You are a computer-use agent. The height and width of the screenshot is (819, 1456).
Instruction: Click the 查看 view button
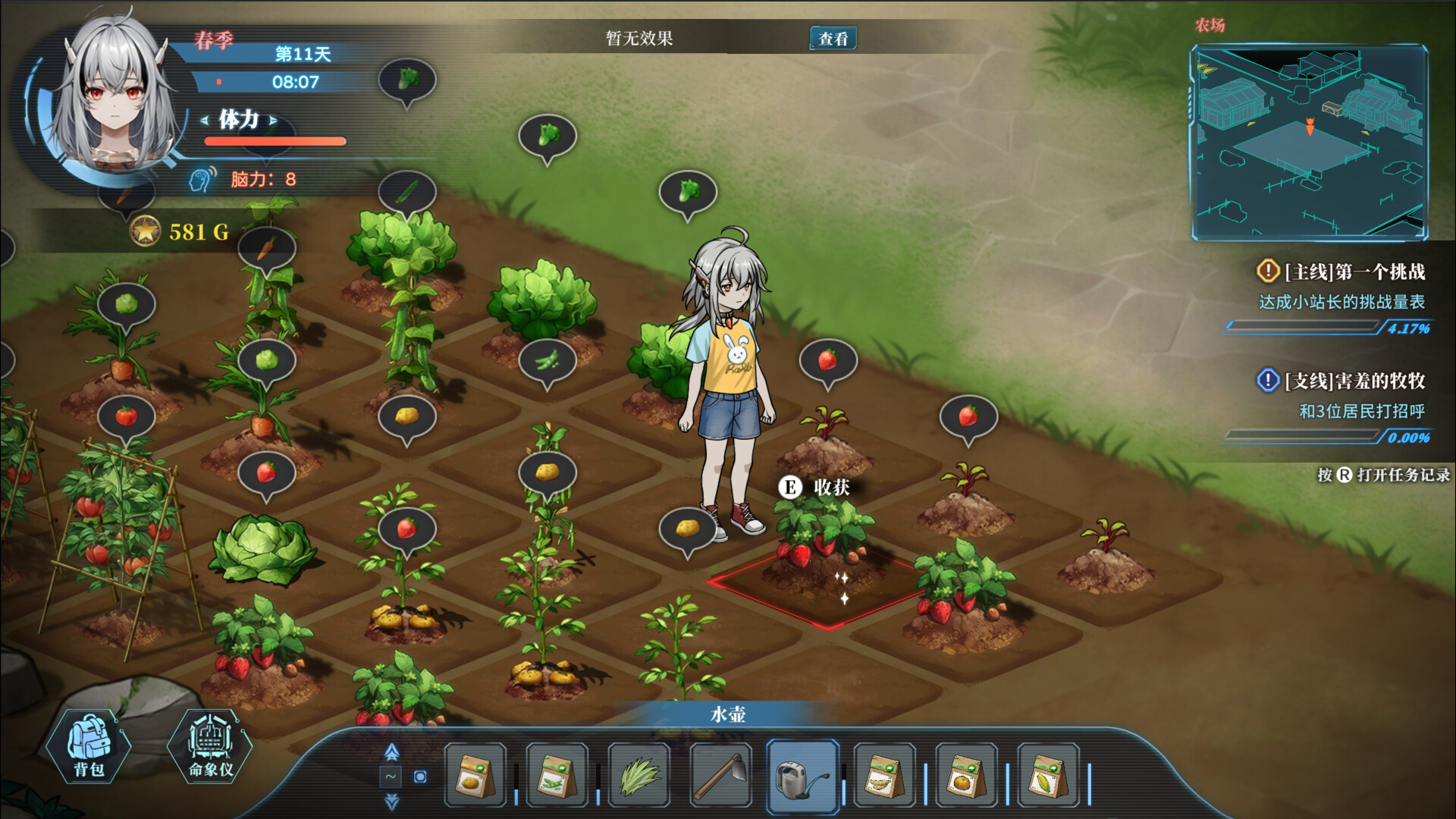pos(833,39)
